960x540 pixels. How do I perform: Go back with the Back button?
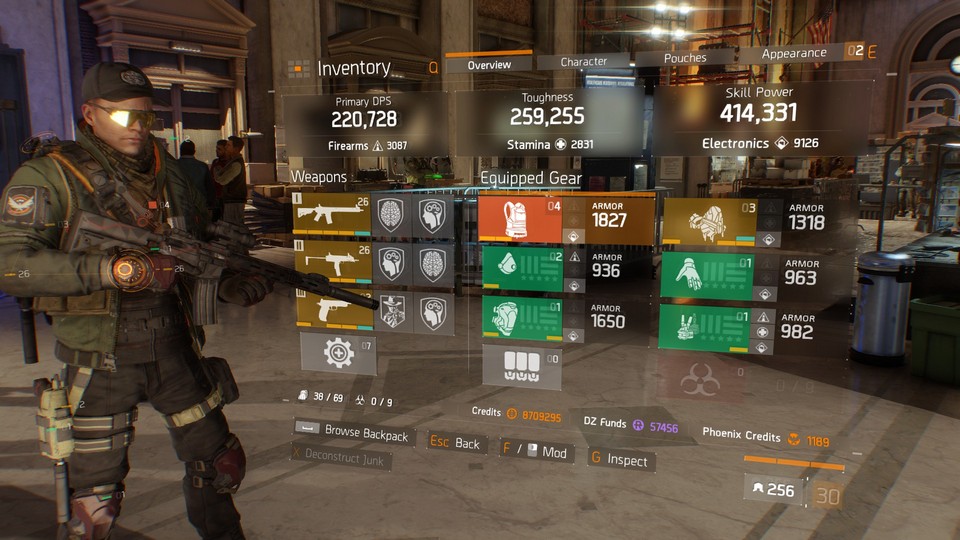pyautogui.click(x=456, y=443)
